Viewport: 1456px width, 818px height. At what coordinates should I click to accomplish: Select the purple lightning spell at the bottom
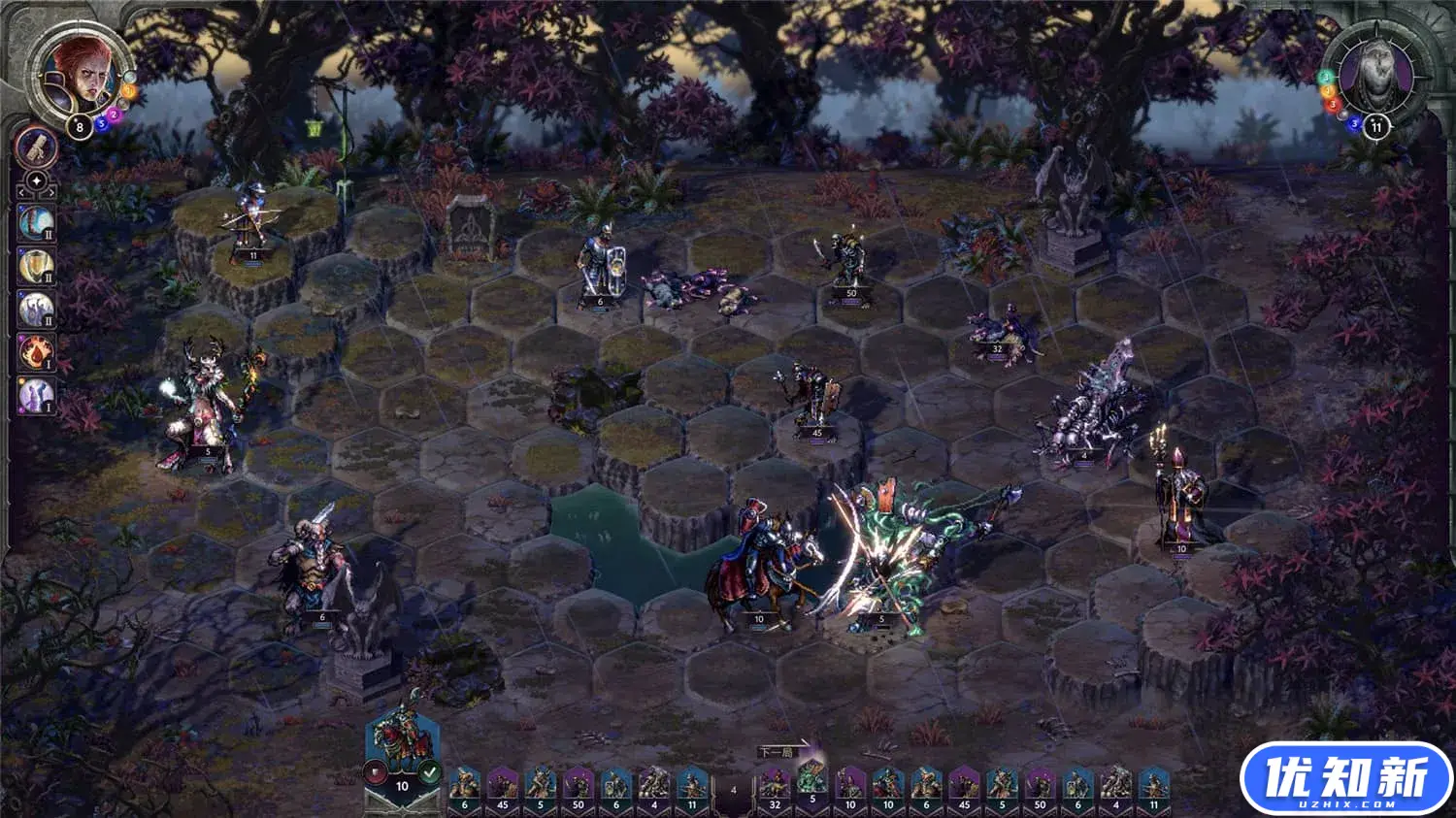(36, 395)
